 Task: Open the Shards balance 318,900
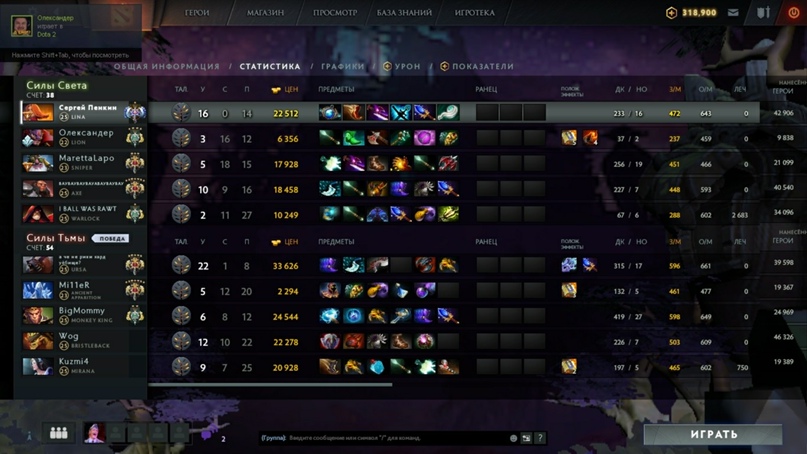[x=692, y=13]
